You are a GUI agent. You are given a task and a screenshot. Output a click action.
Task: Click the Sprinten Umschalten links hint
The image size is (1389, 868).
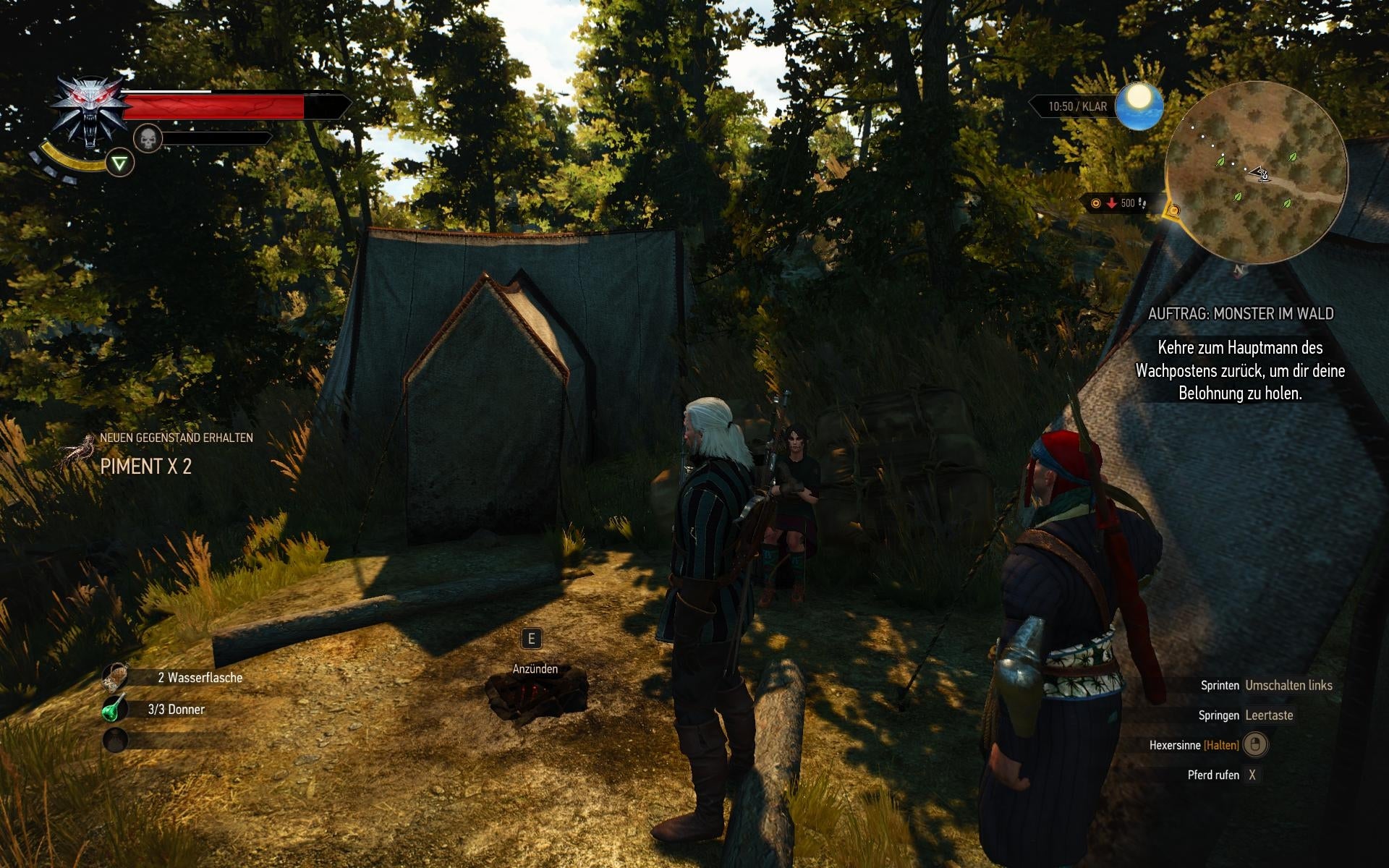coord(1265,685)
